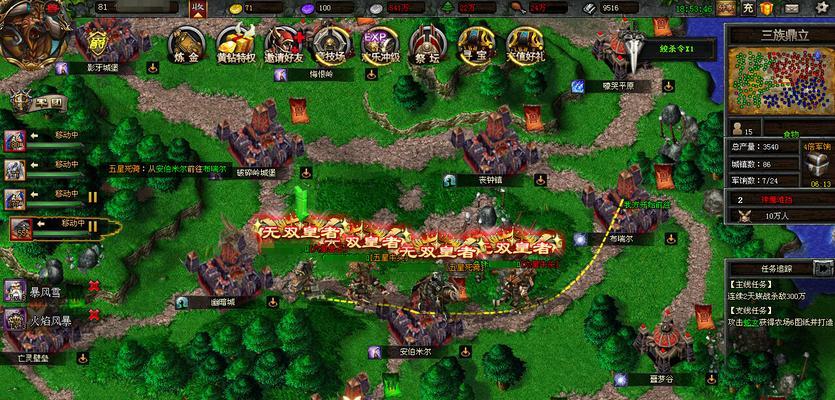Toggle the 收 collapse button on top bar
This screenshot has height=400, width=835.
pyautogui.click(x=197, y=8)
